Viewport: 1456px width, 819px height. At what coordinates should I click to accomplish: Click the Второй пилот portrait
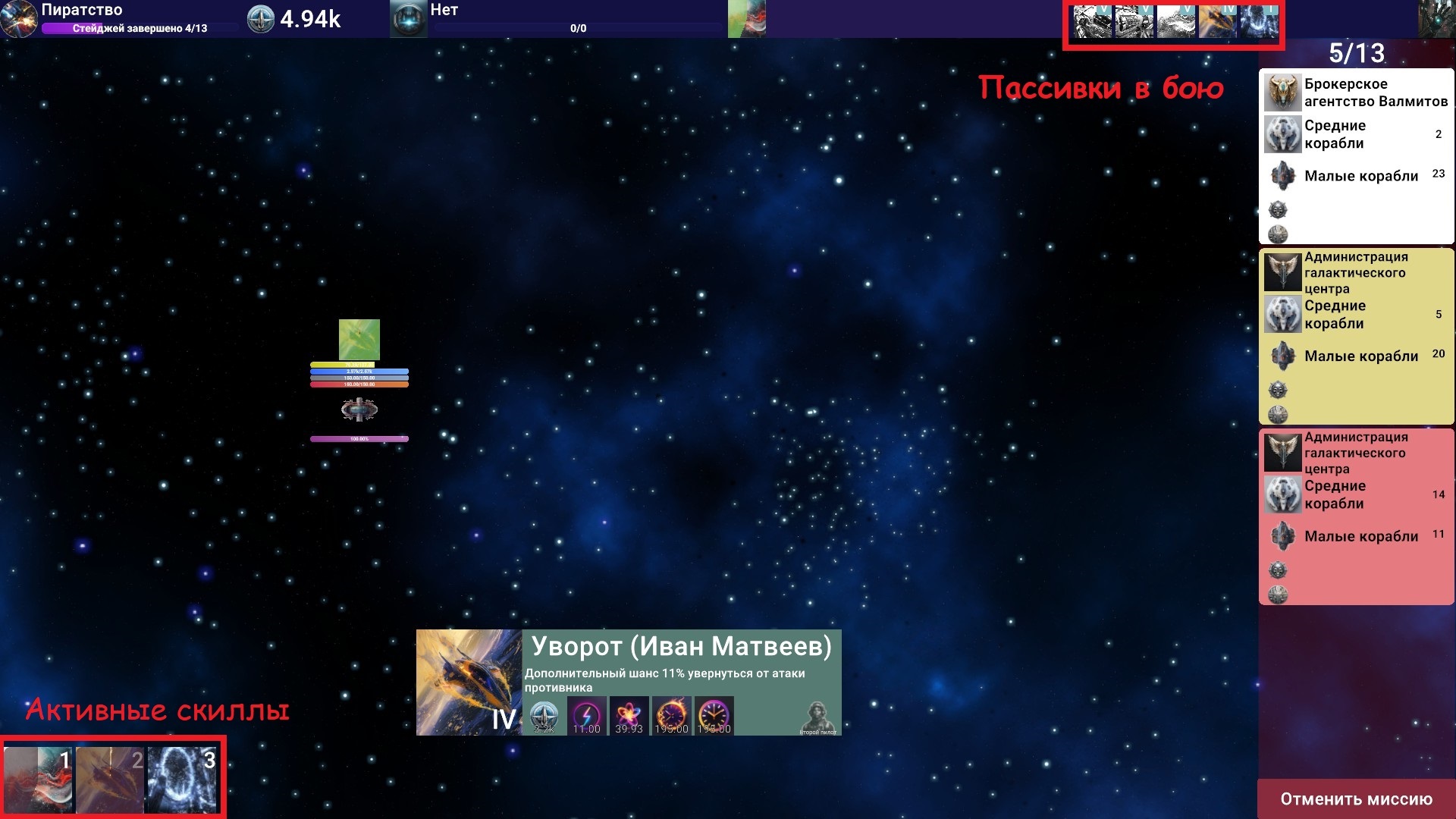tap(817, 717)
